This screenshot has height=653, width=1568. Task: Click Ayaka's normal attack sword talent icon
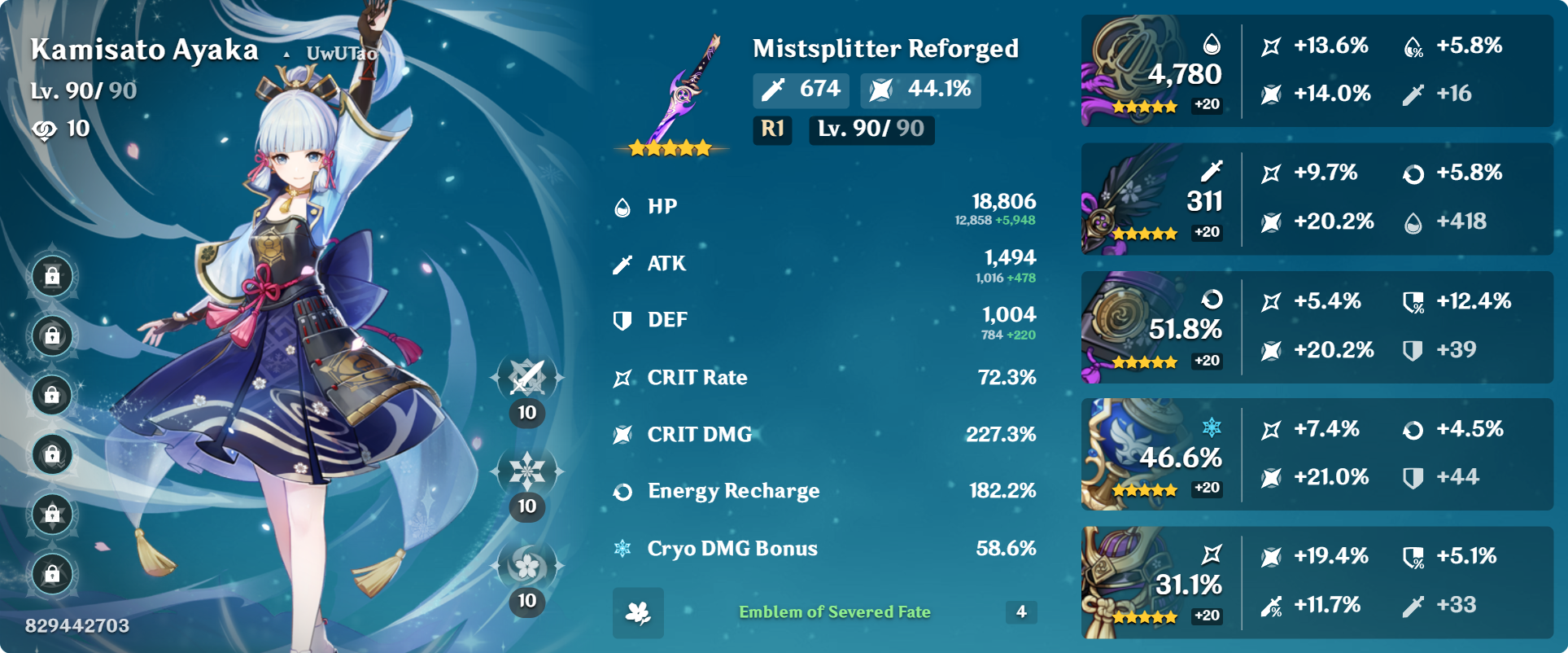coord(527,377)
